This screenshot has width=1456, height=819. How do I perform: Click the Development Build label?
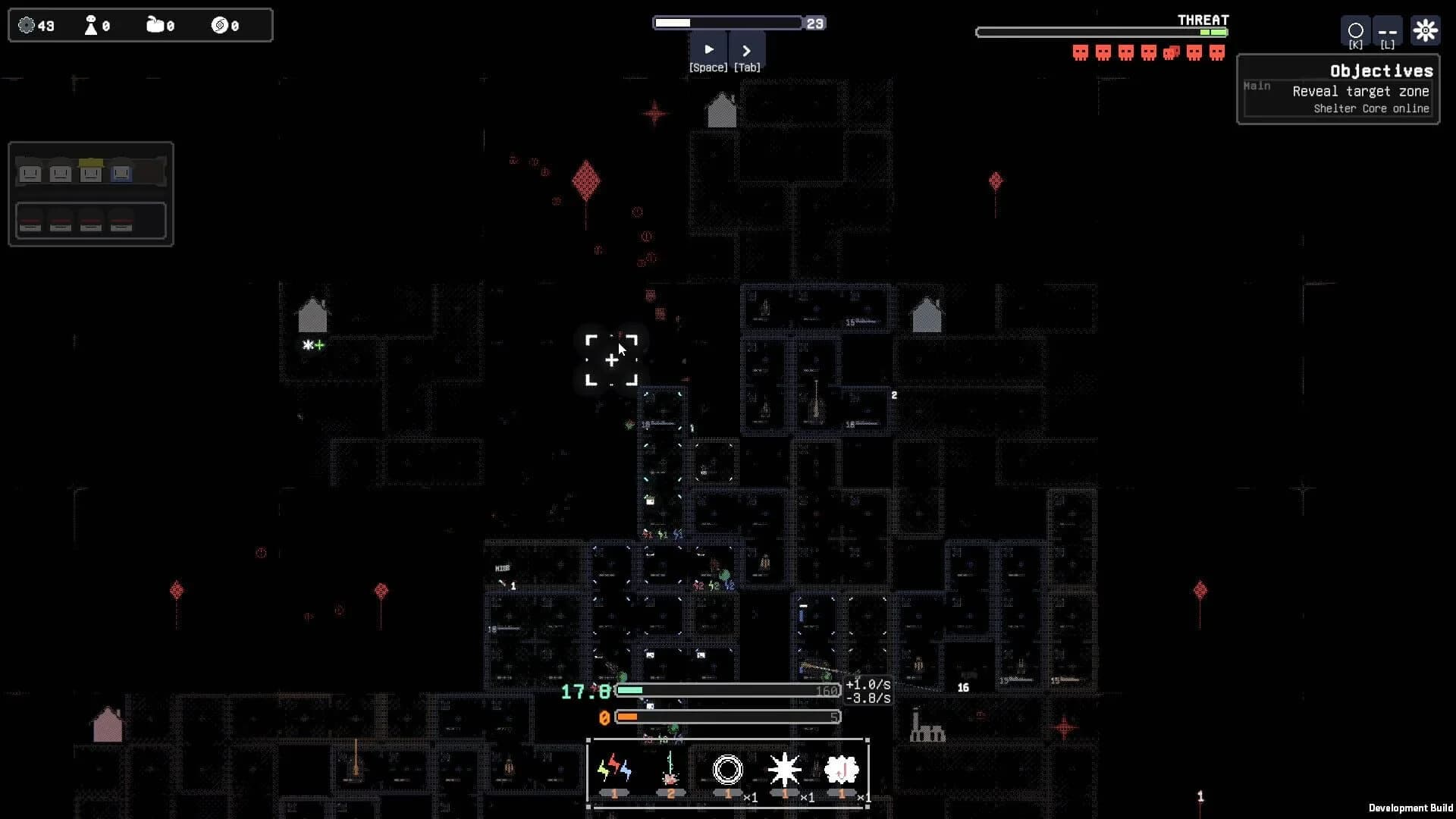1409,806
